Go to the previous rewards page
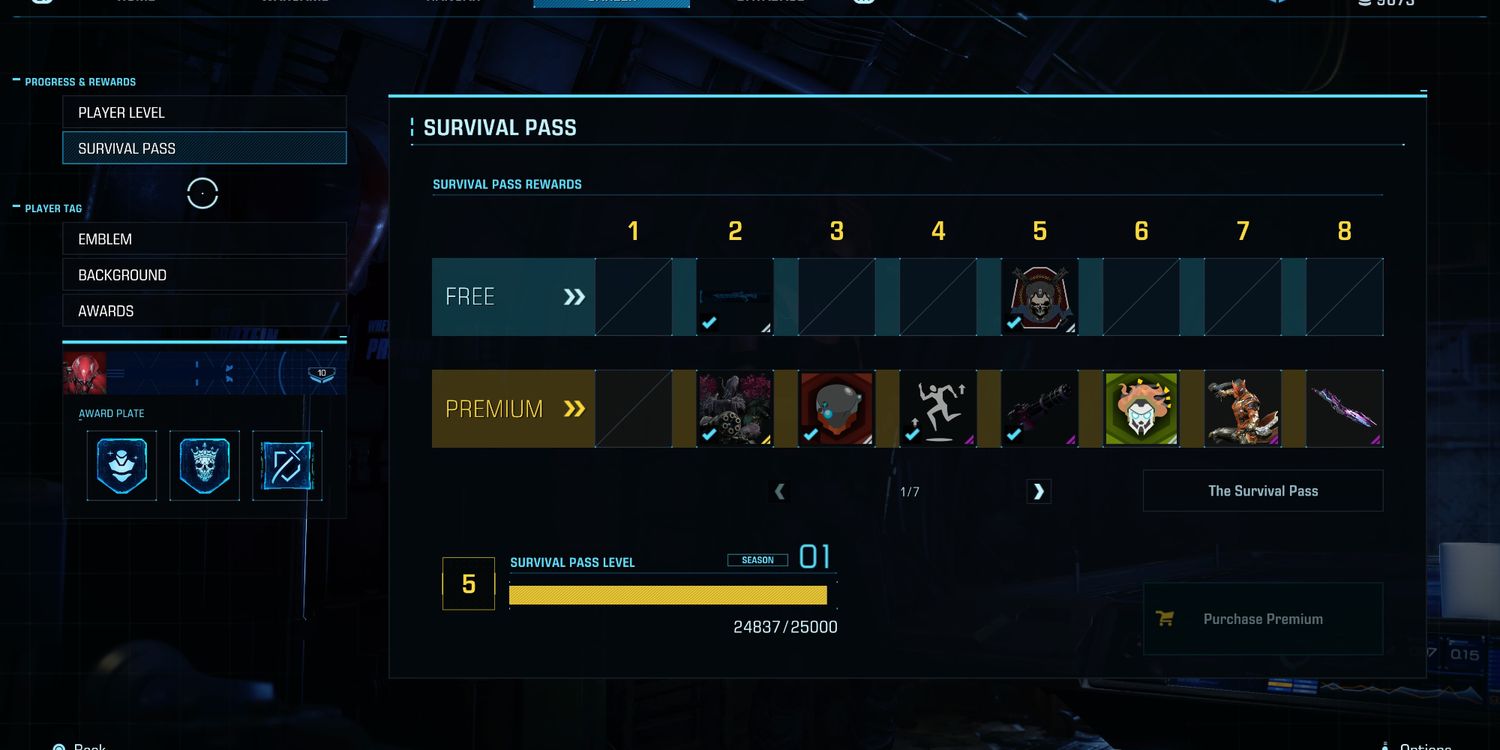The height and width of the screenshot is (750, 1500). click(x=780, y=491)
